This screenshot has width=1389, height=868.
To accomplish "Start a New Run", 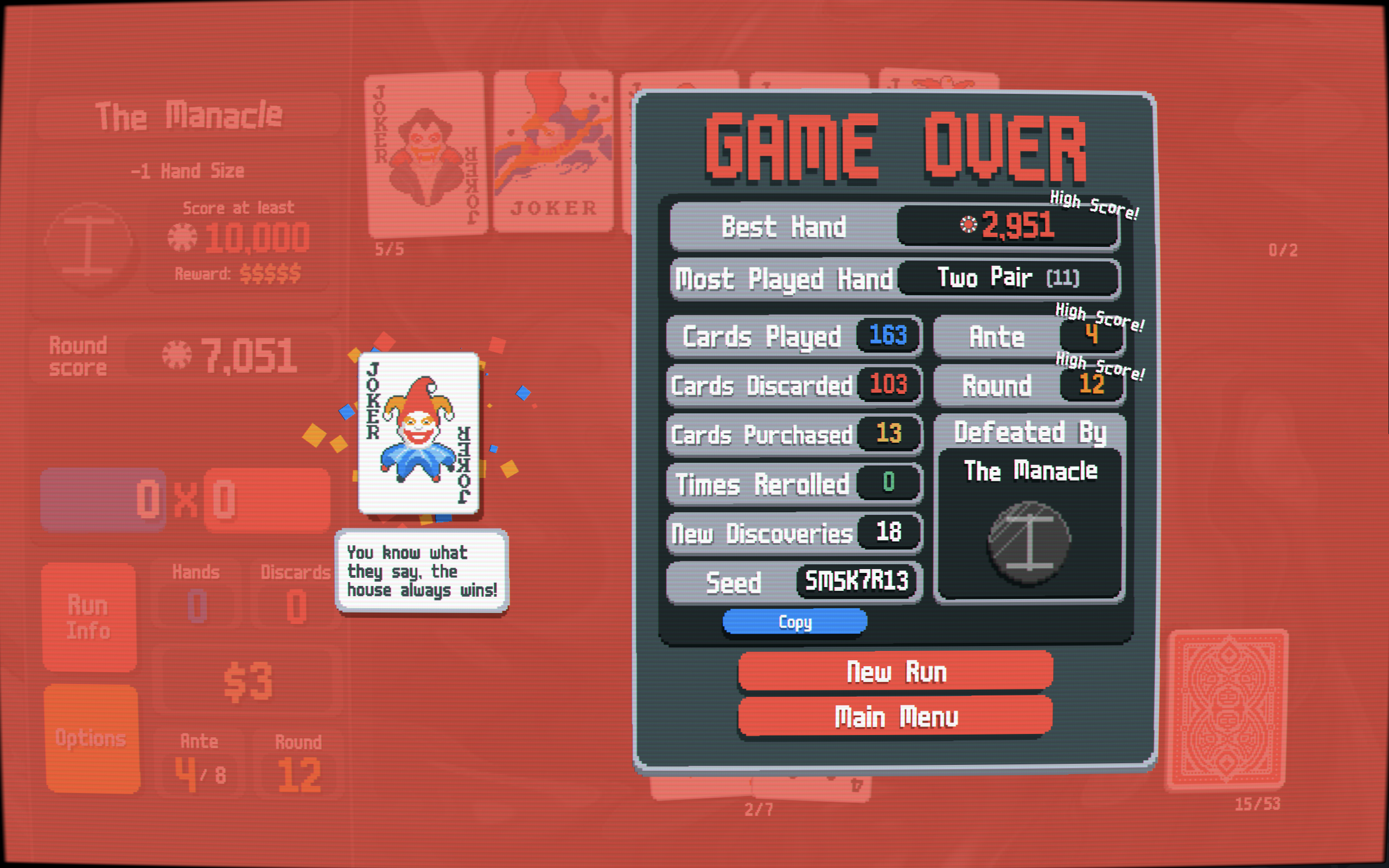I will pos(895,671).
